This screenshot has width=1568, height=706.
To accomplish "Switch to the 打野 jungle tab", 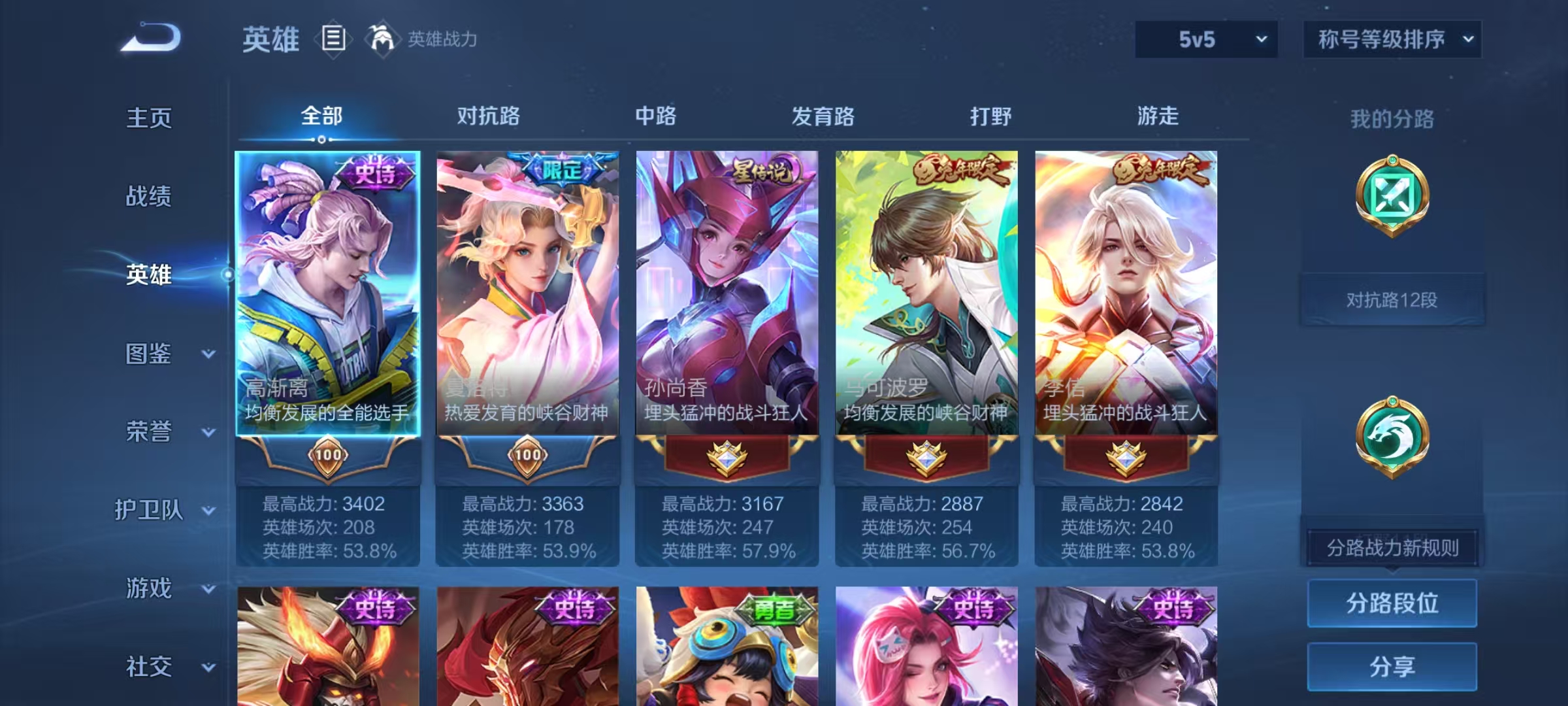I will (x=991, y=118).
